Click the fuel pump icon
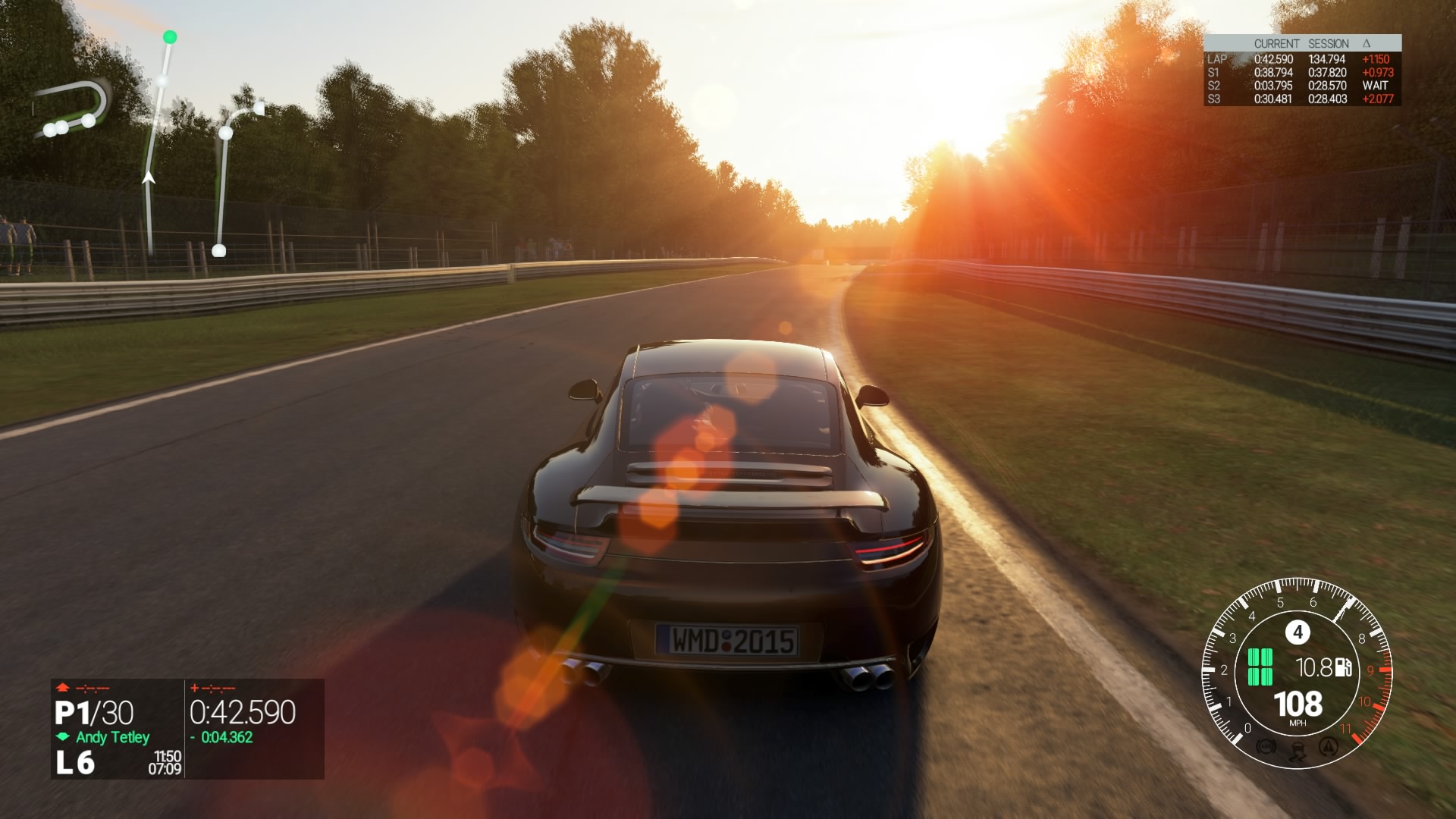The width and height of the screenshot is (1456, 819). [x=1343, y=667]
